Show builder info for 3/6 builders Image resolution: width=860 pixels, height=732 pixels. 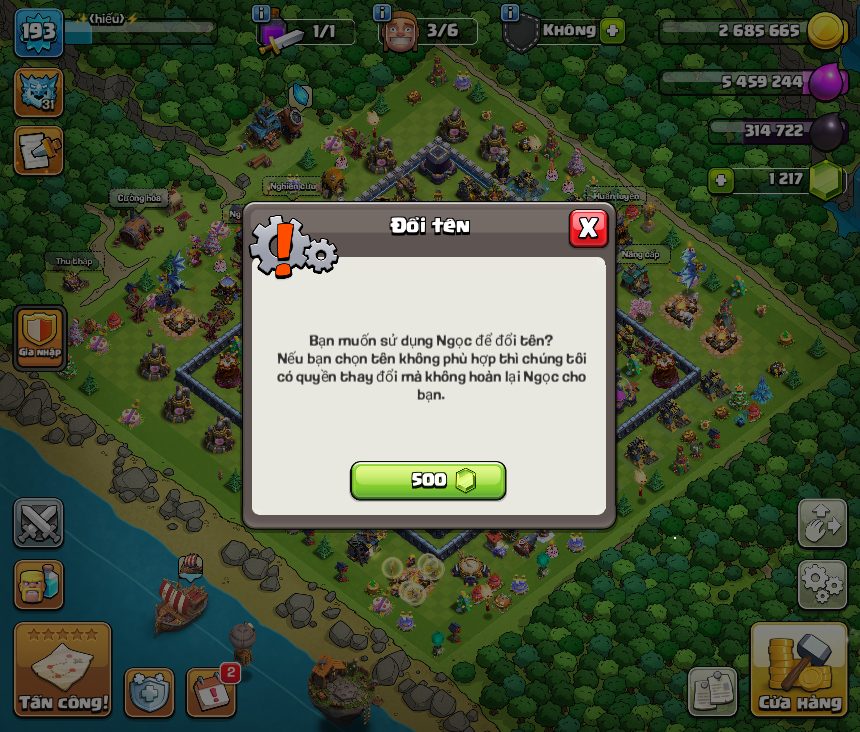coord(381,13)
